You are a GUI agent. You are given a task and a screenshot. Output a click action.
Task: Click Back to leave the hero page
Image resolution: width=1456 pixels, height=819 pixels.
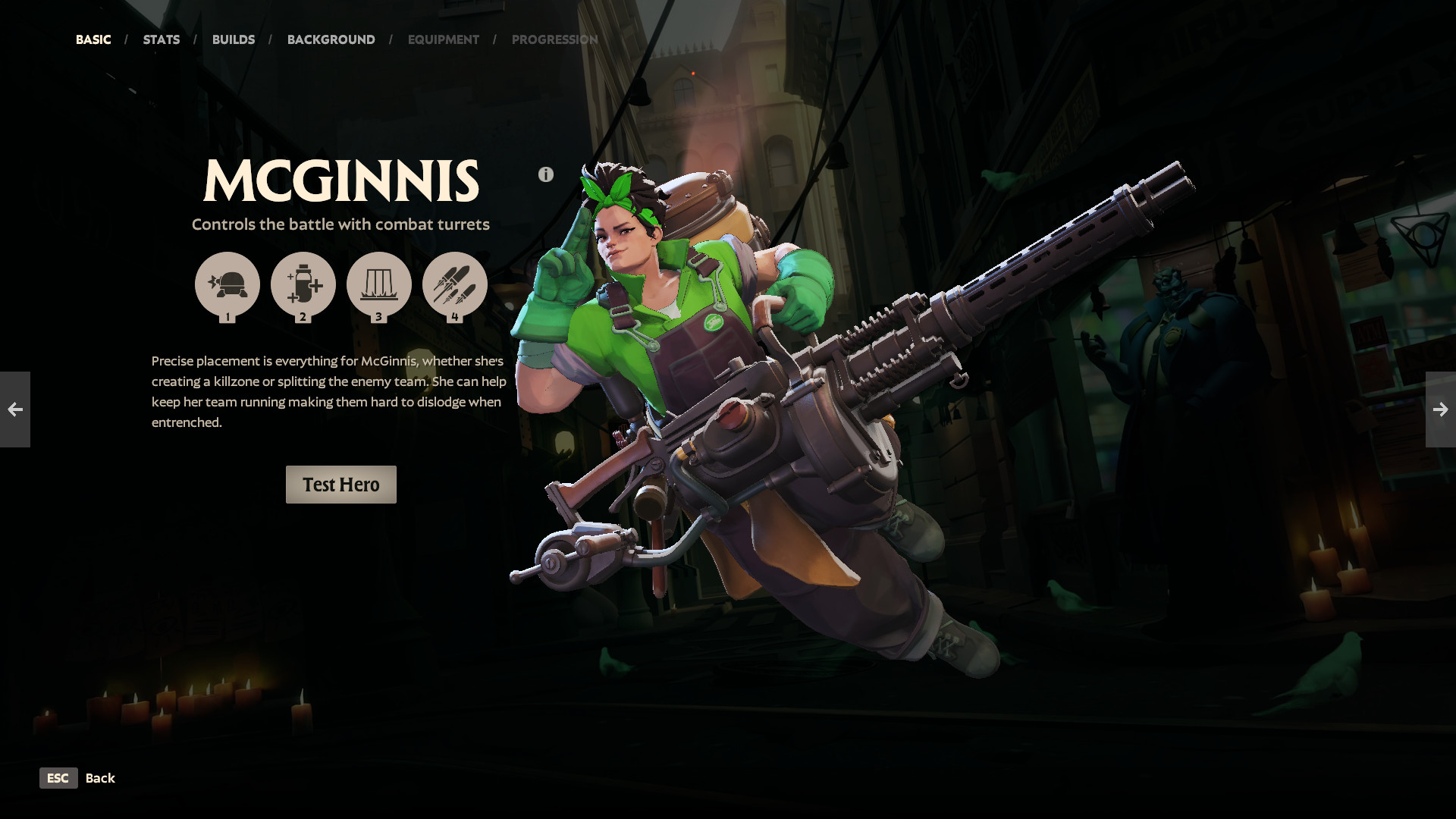[x=100, y=778]
